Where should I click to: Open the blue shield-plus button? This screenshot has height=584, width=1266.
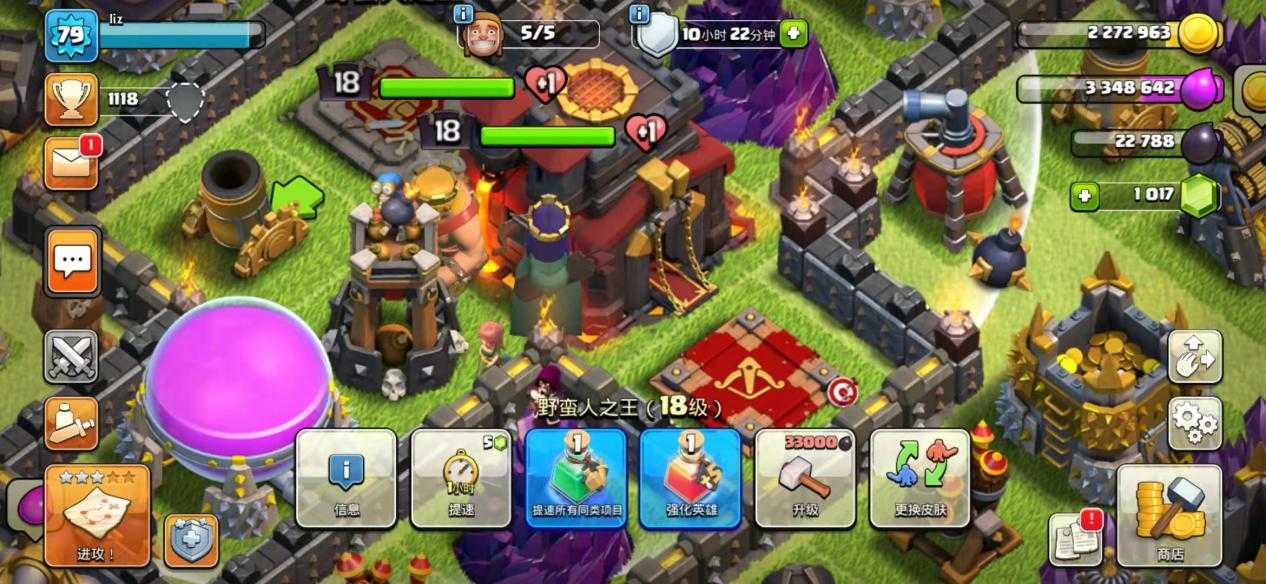pos(191,541)
